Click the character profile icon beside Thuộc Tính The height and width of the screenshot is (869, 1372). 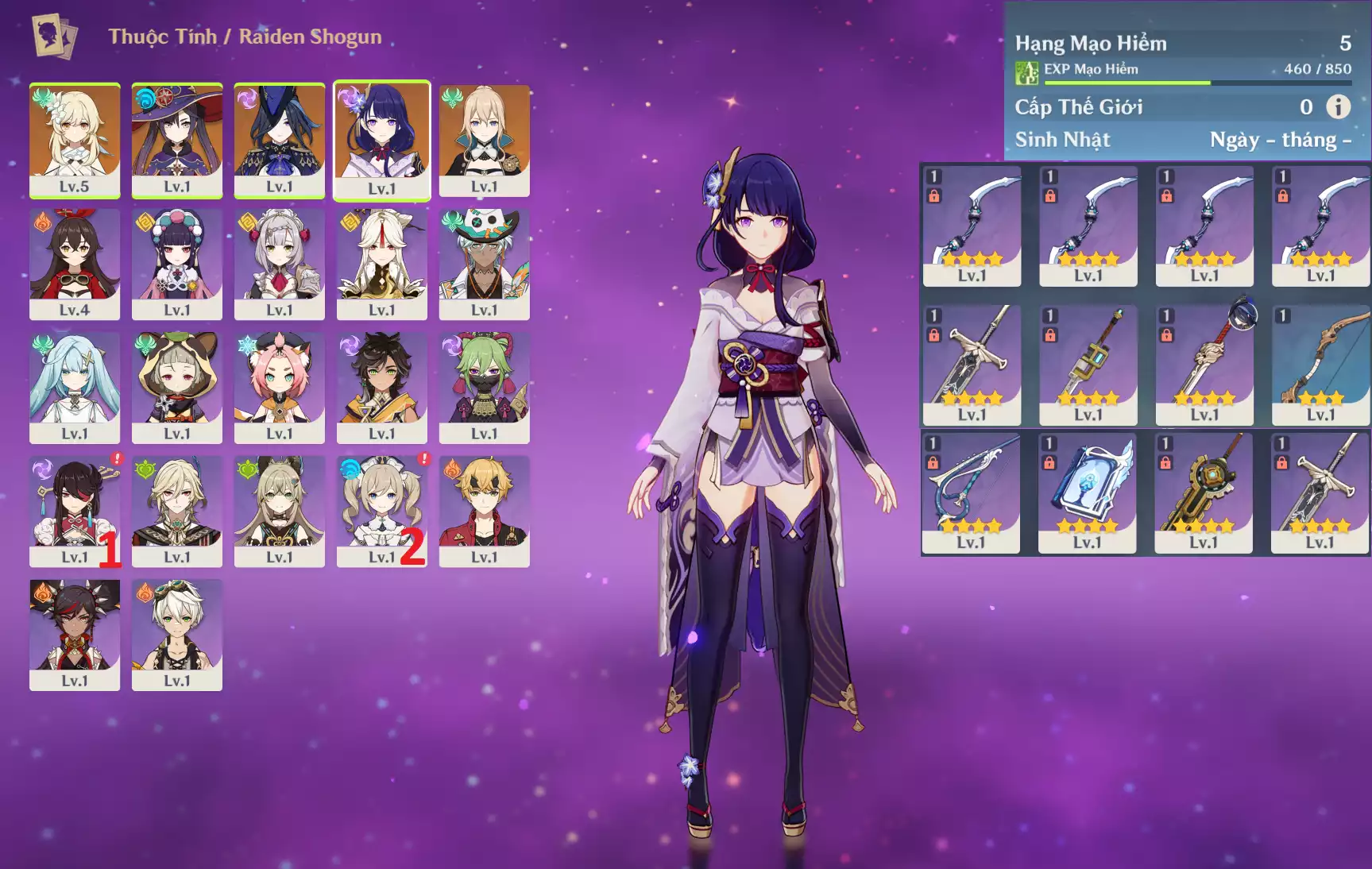click(x=54, y=37)
